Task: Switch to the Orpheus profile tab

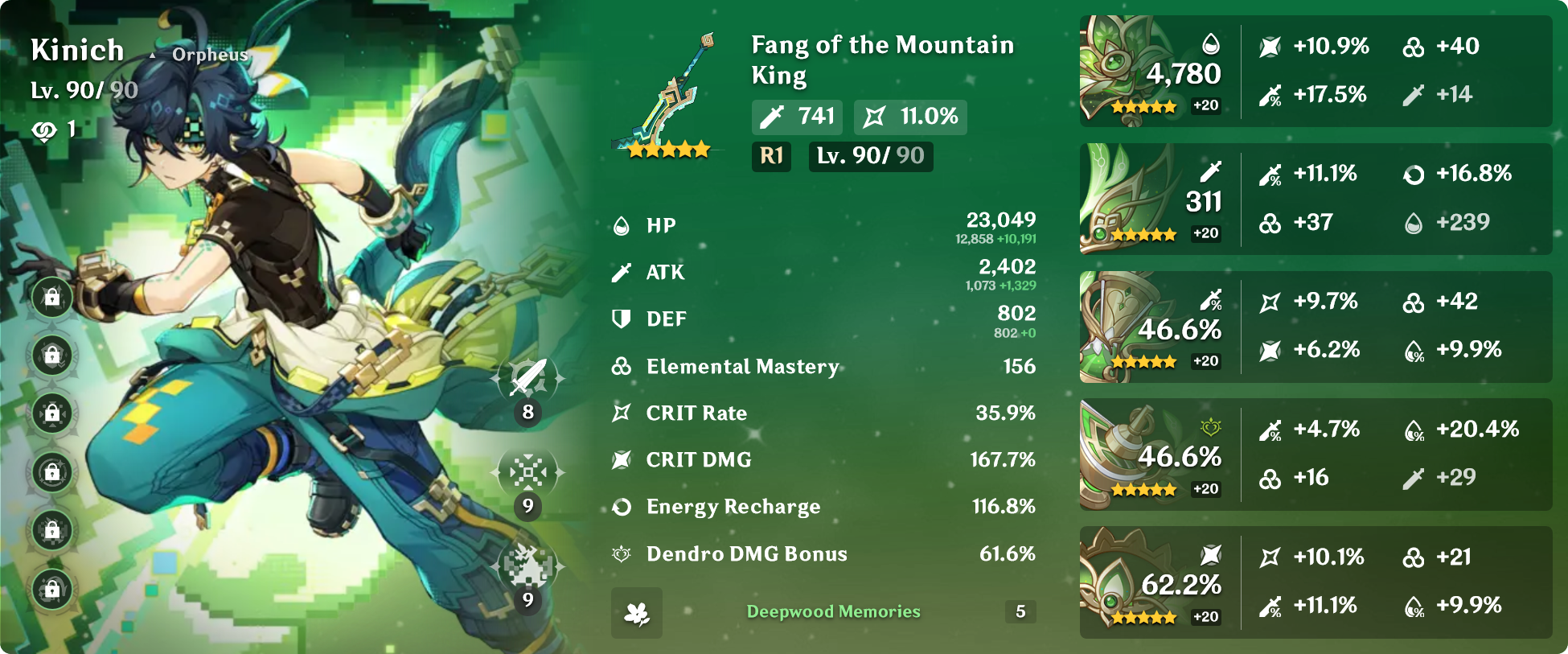Action: pos(209,55)
